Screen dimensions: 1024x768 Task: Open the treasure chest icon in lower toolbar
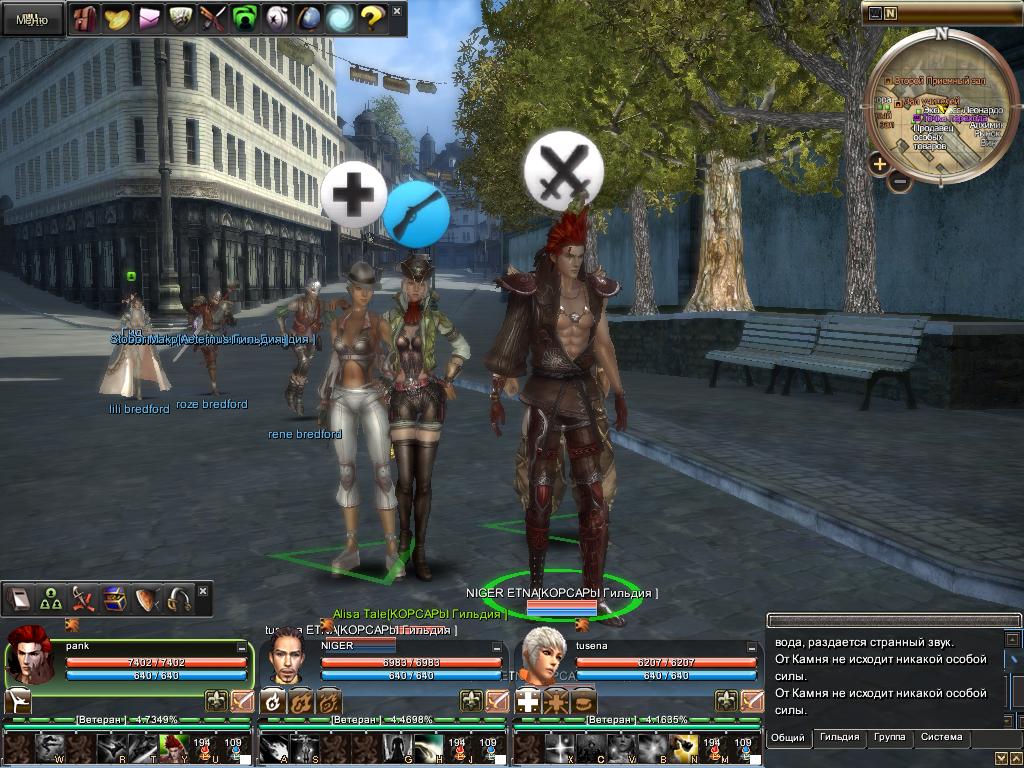115,599
